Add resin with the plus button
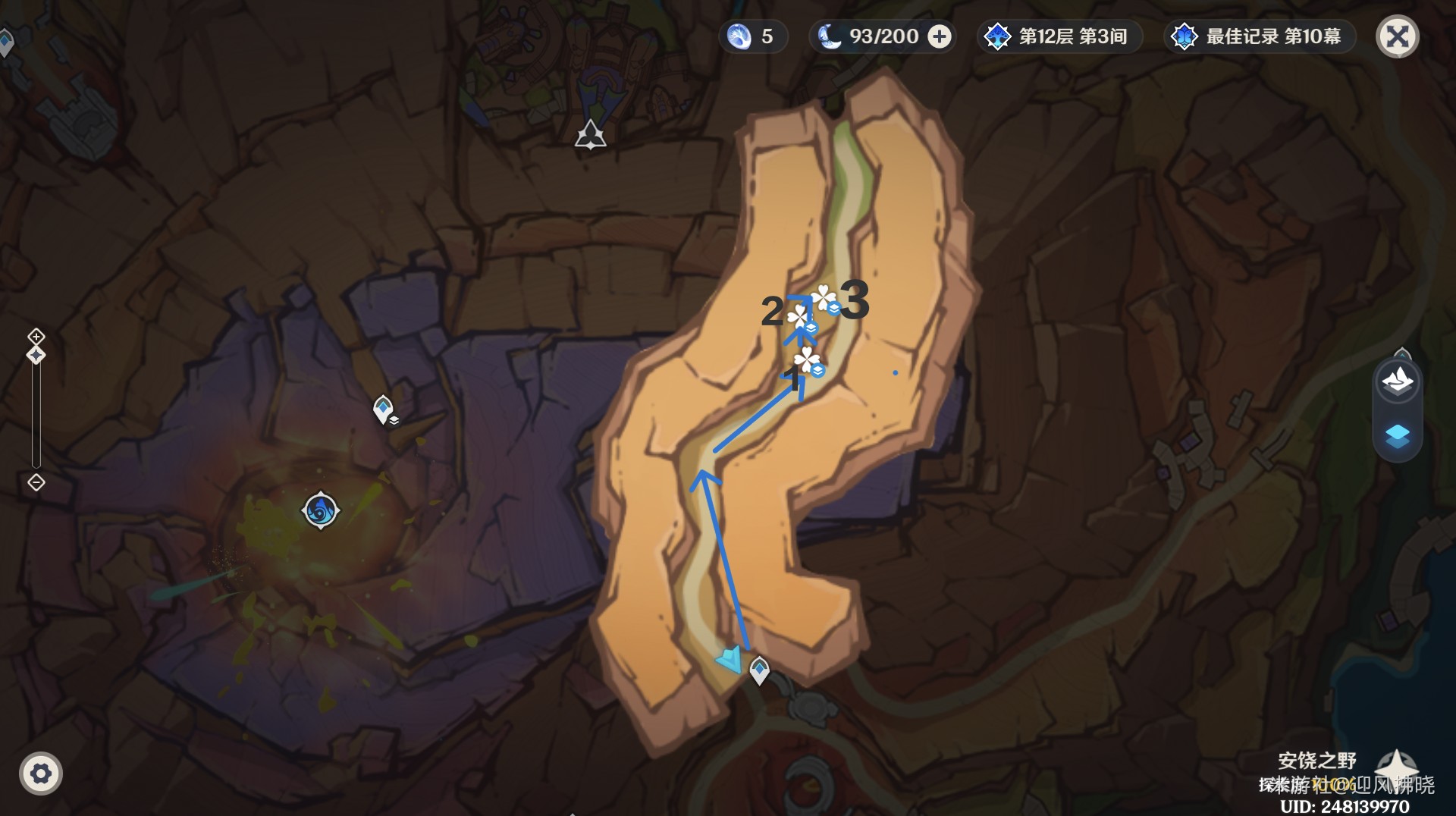Viewport: 1456px width, 816px height. (x=940, y=36)
